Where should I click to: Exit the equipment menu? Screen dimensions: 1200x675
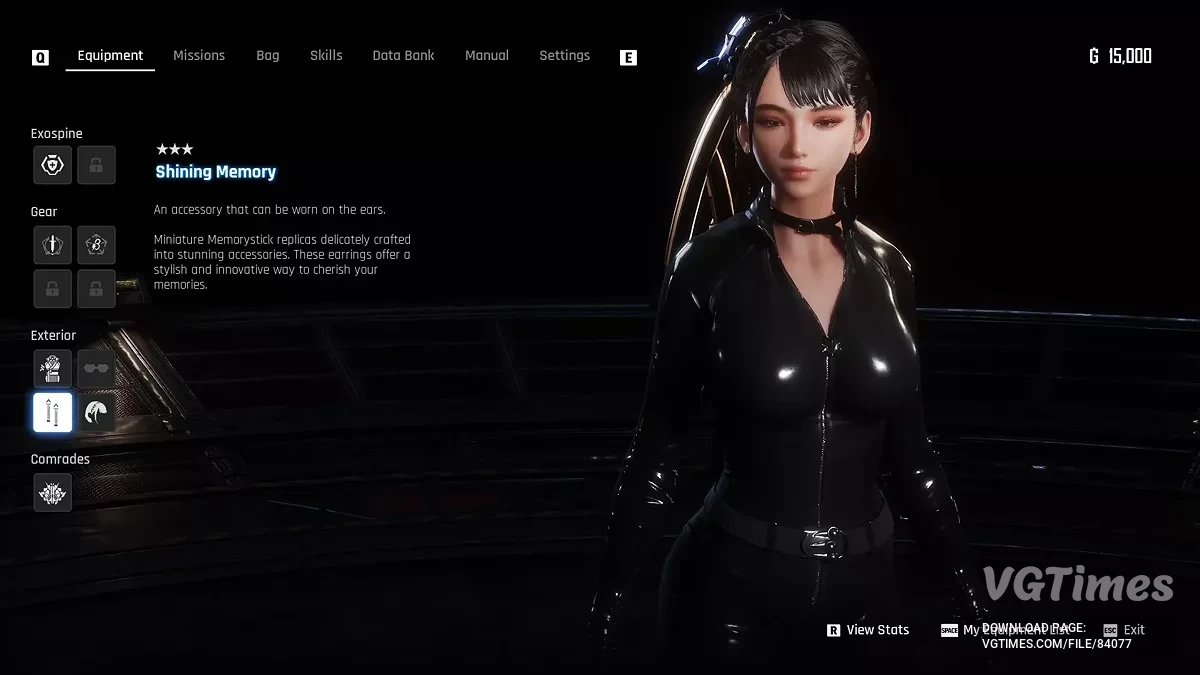click(x=1125, y=630)
